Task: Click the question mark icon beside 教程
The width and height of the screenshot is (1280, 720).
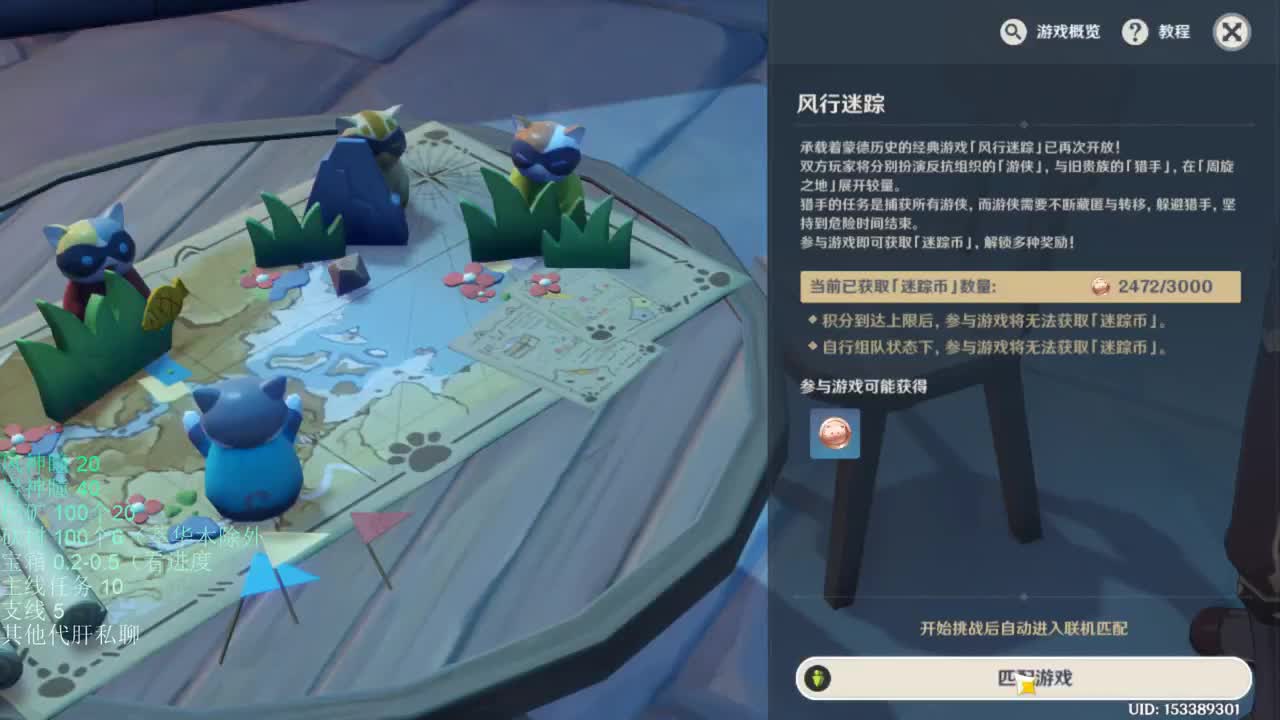Action: (1135, 32)
